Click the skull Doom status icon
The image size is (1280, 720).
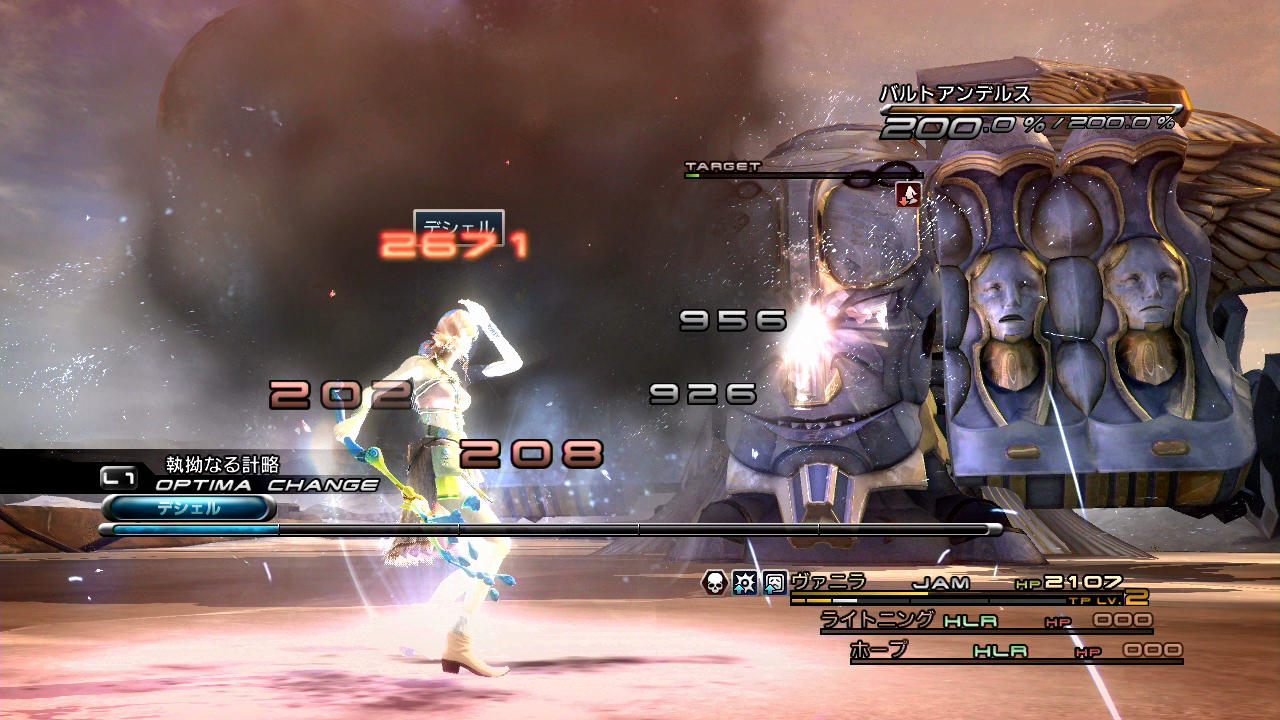715,583
